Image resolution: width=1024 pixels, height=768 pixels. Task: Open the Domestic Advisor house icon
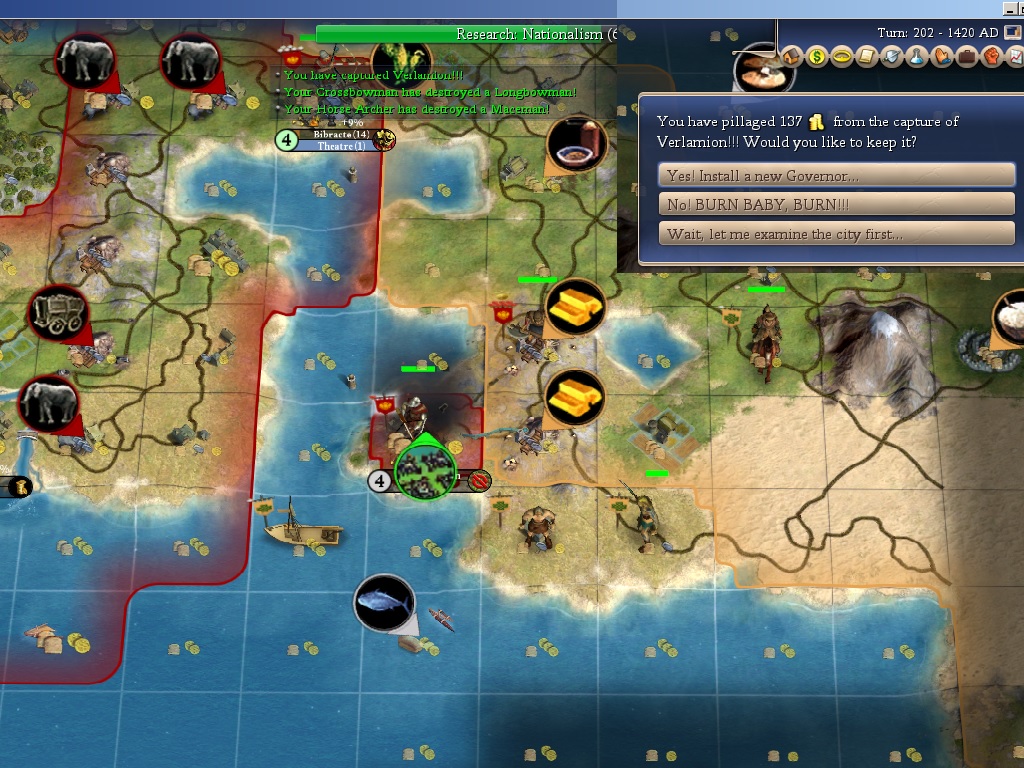click(x=792, y=57)
